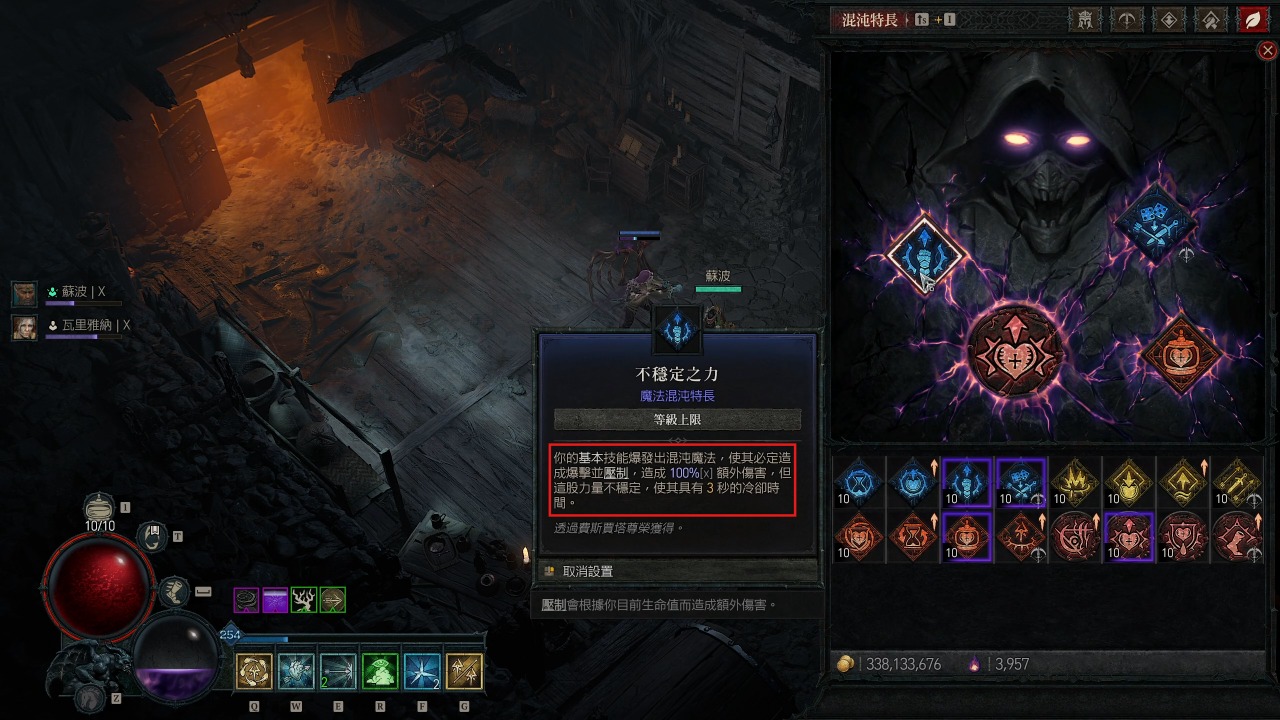This screenshot has height=720, width=1280.
Task: Select the equipped blue diamond perk socket
Action: coord(925,255)
